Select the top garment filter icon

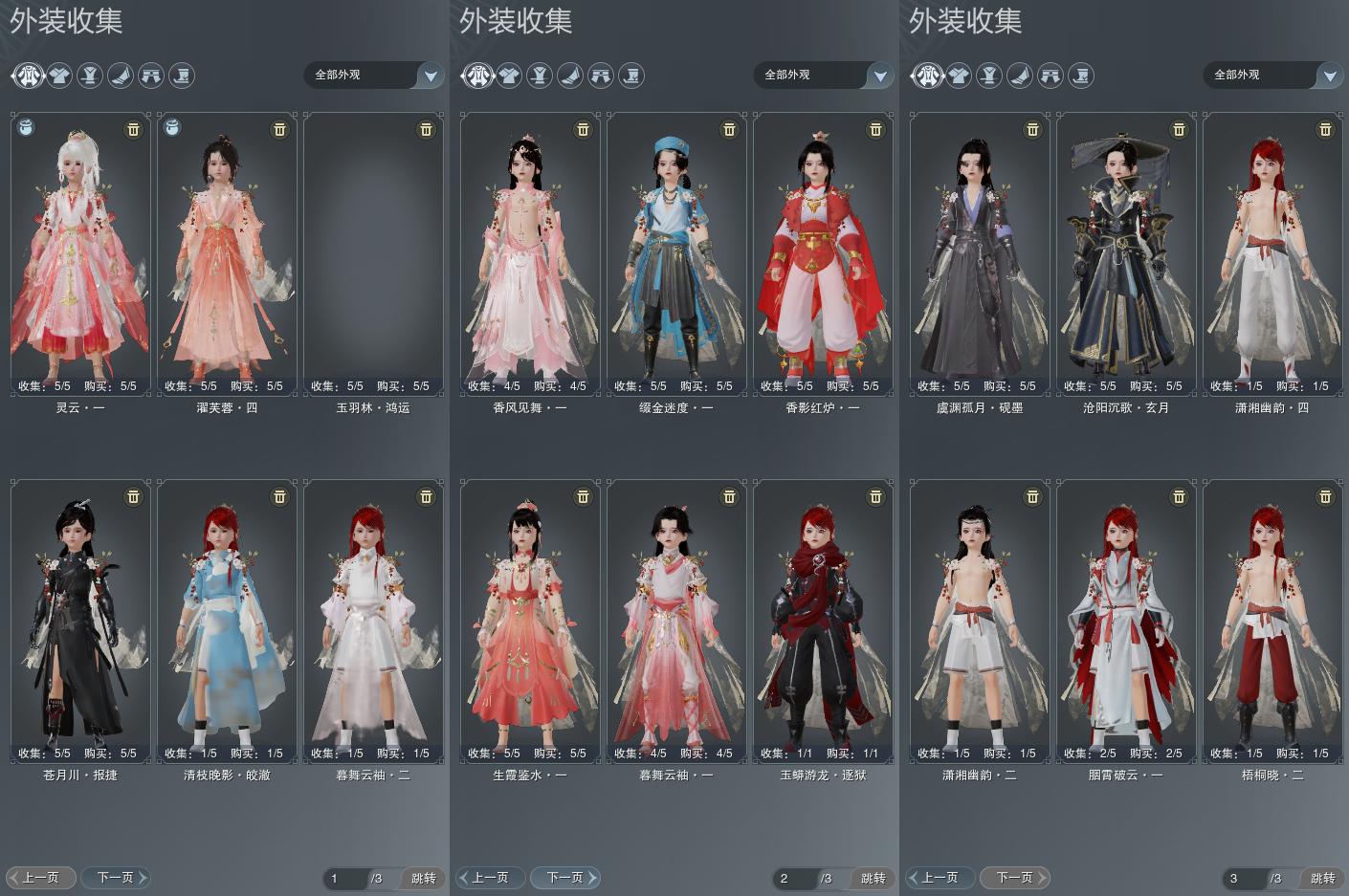click(58, 76)
